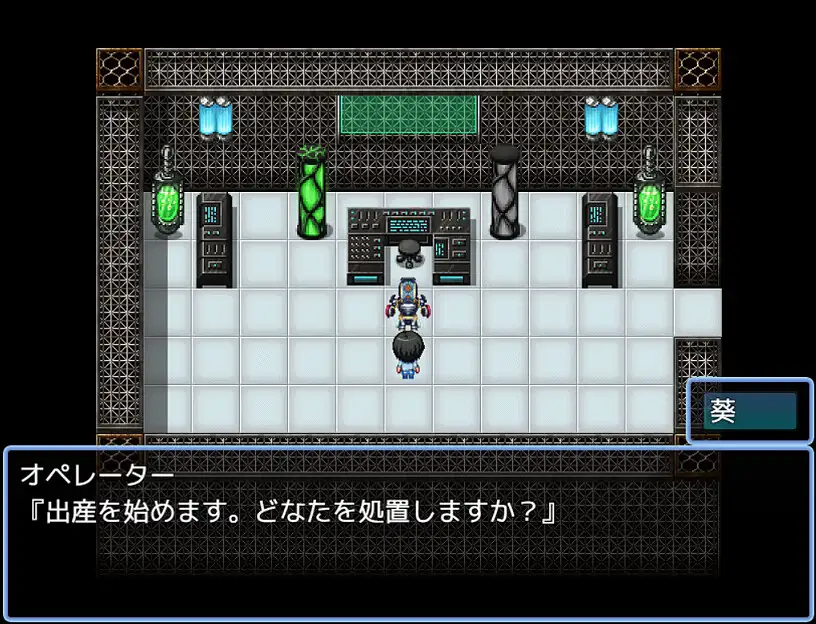Advance the オペレーター dialogue message
This screenshot has height=624, width=816.
tap(408, 533)
